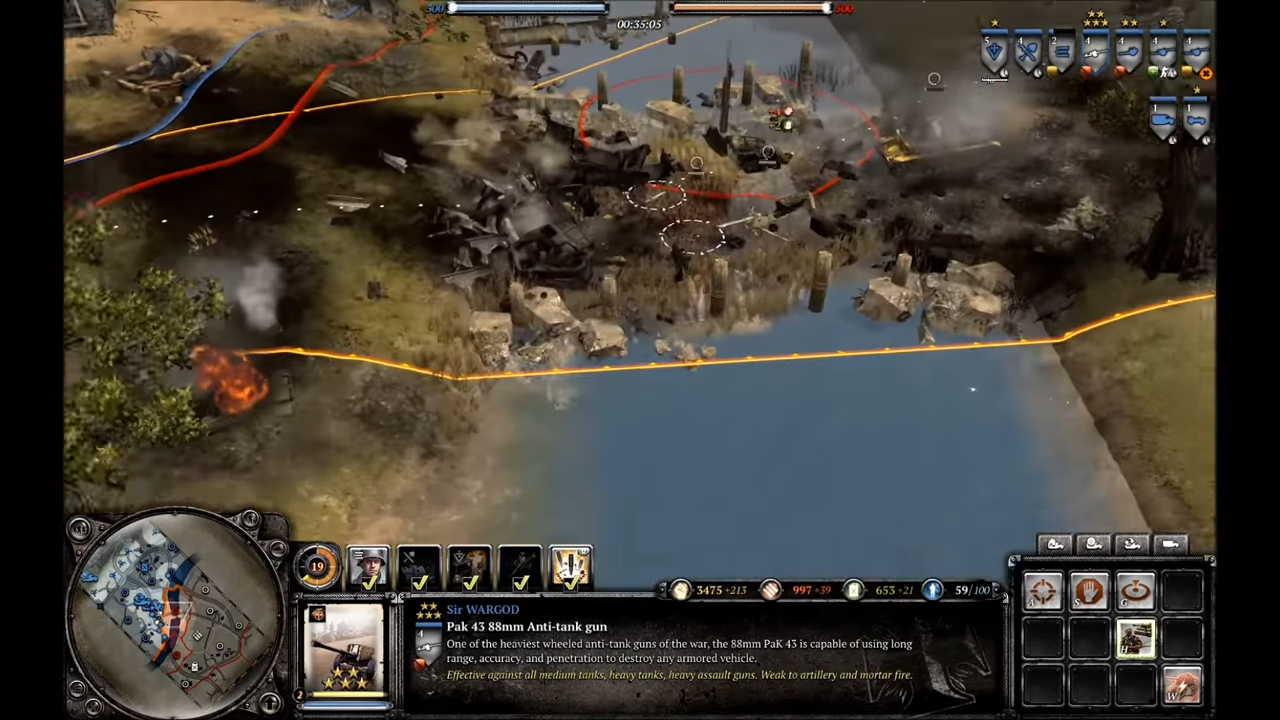Click the Stop command hand icon

pos(1087,591)
